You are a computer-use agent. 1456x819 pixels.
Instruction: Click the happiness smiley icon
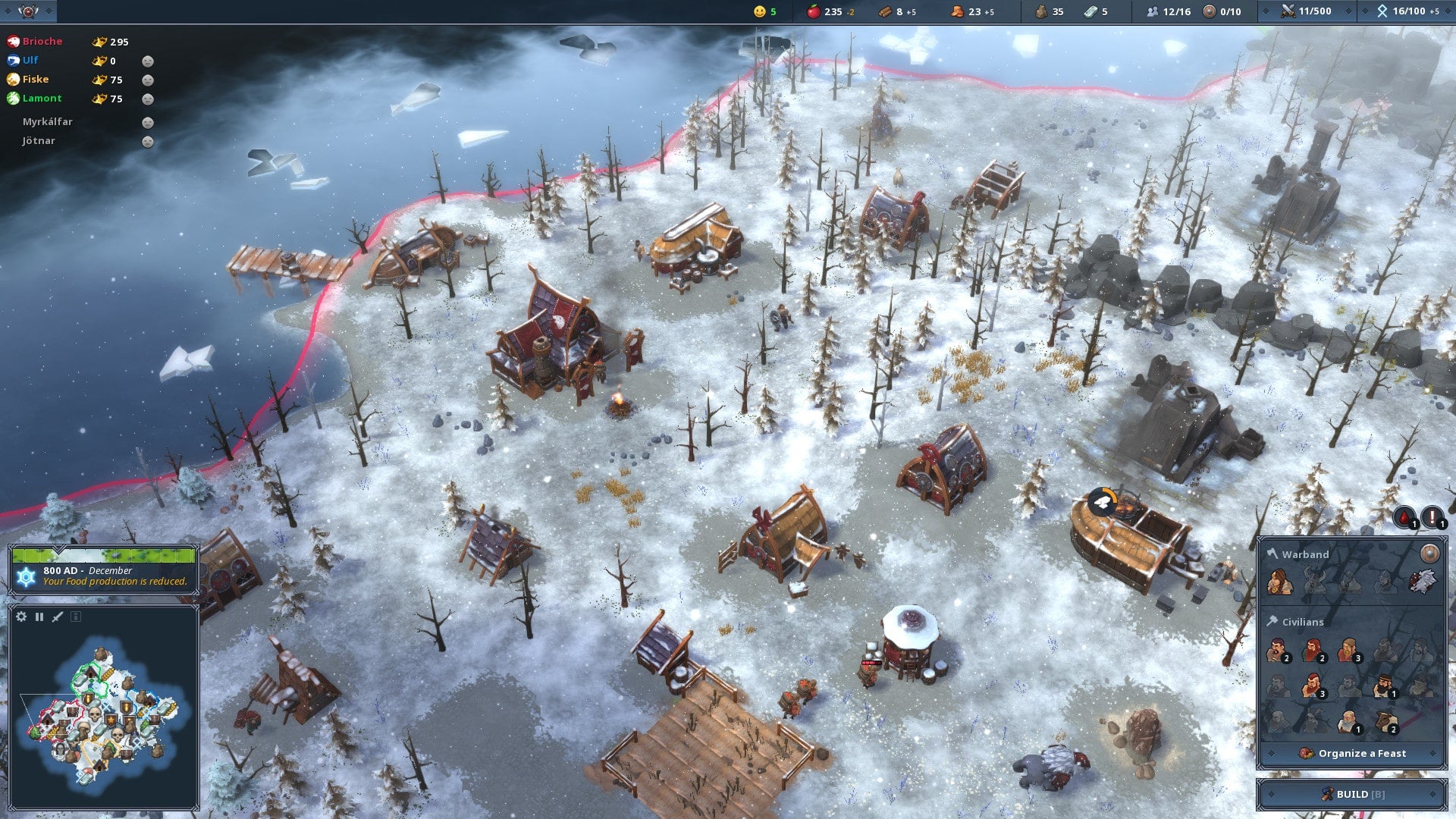758,11
